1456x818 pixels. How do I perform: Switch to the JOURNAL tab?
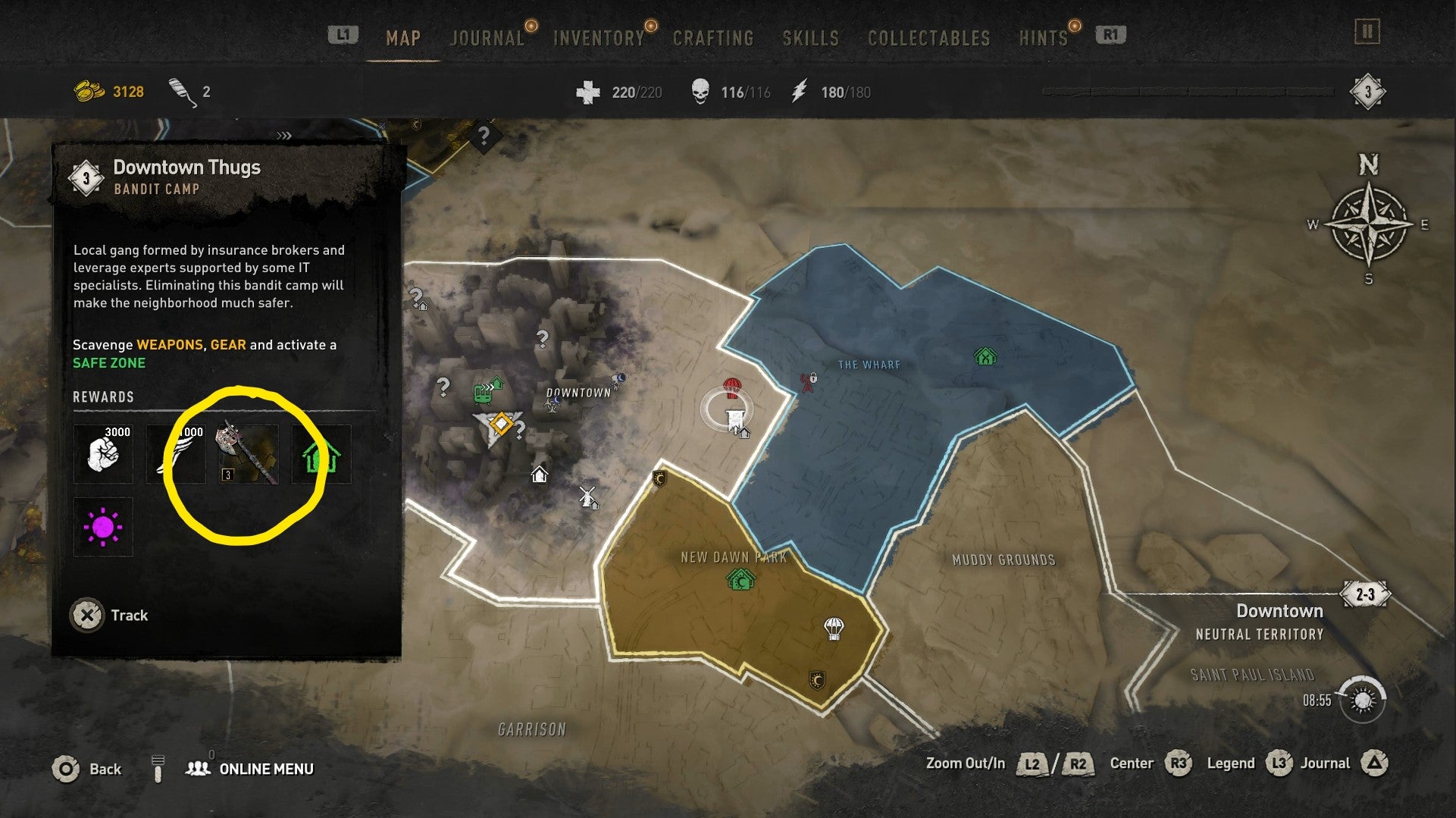[x=486, y=37]
